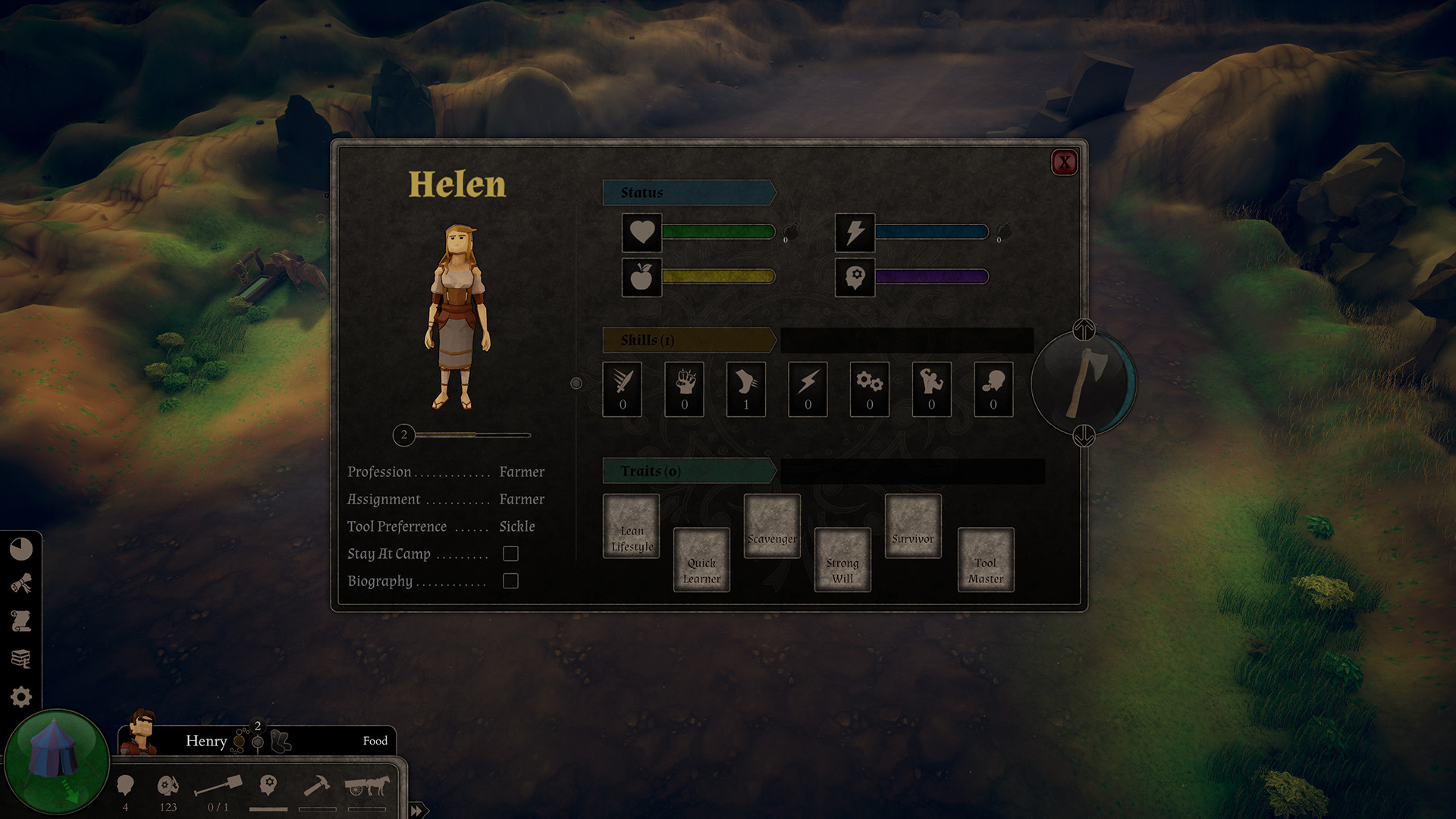Select the Scavenger trait card
Image resolution: width=1456 pixels, height=819 pixels.
pos(771,526)
